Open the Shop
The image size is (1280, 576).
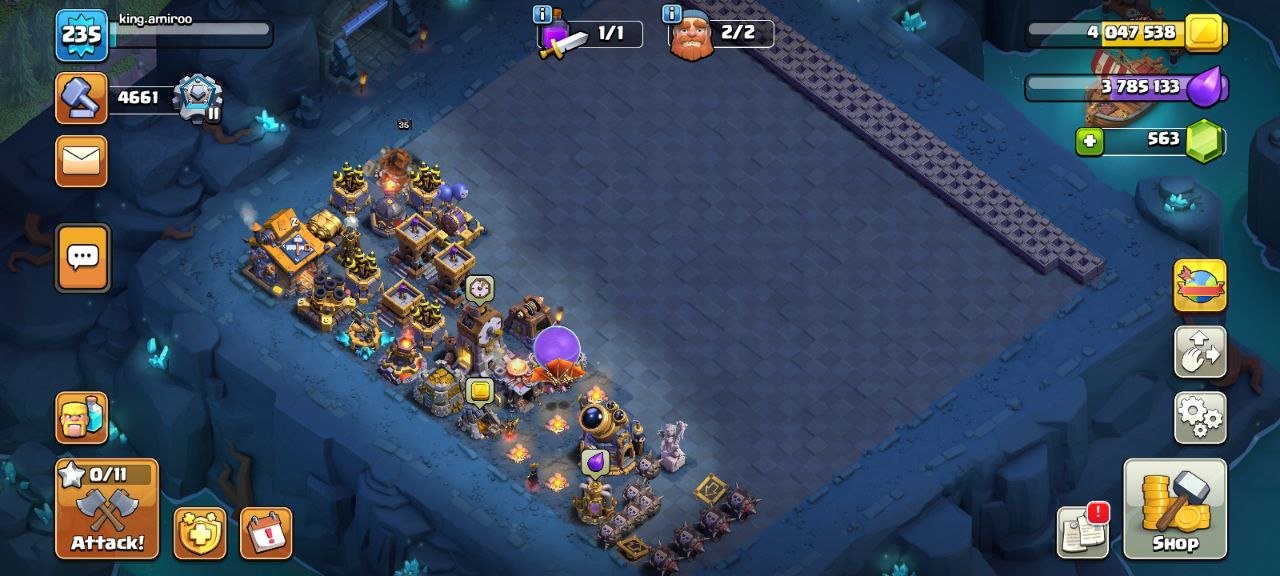[x=1175, y=508]
